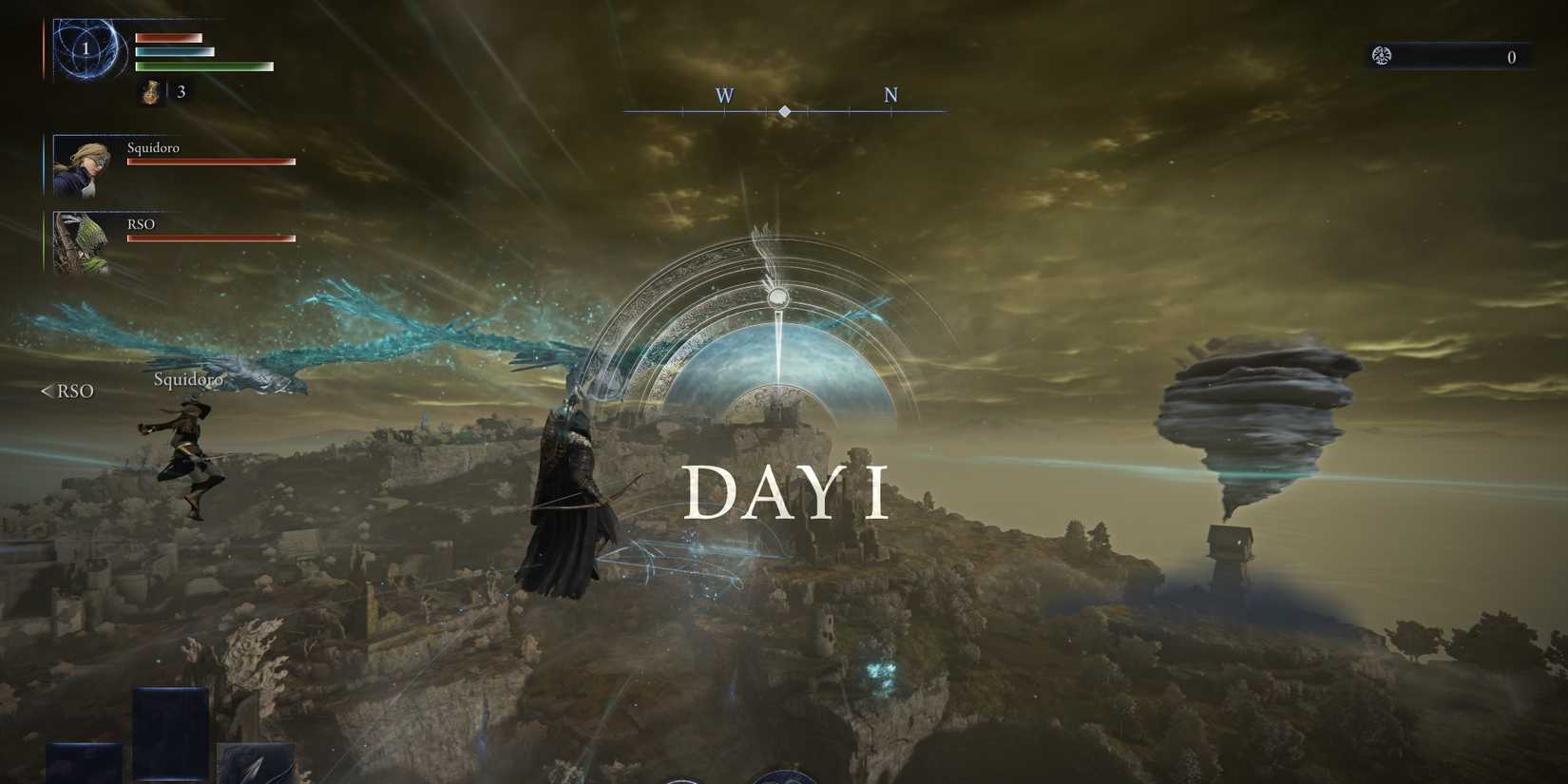This screenshot has width=1568, height=784.
Task: Click the green stamina bar
Action: [204, 68]
